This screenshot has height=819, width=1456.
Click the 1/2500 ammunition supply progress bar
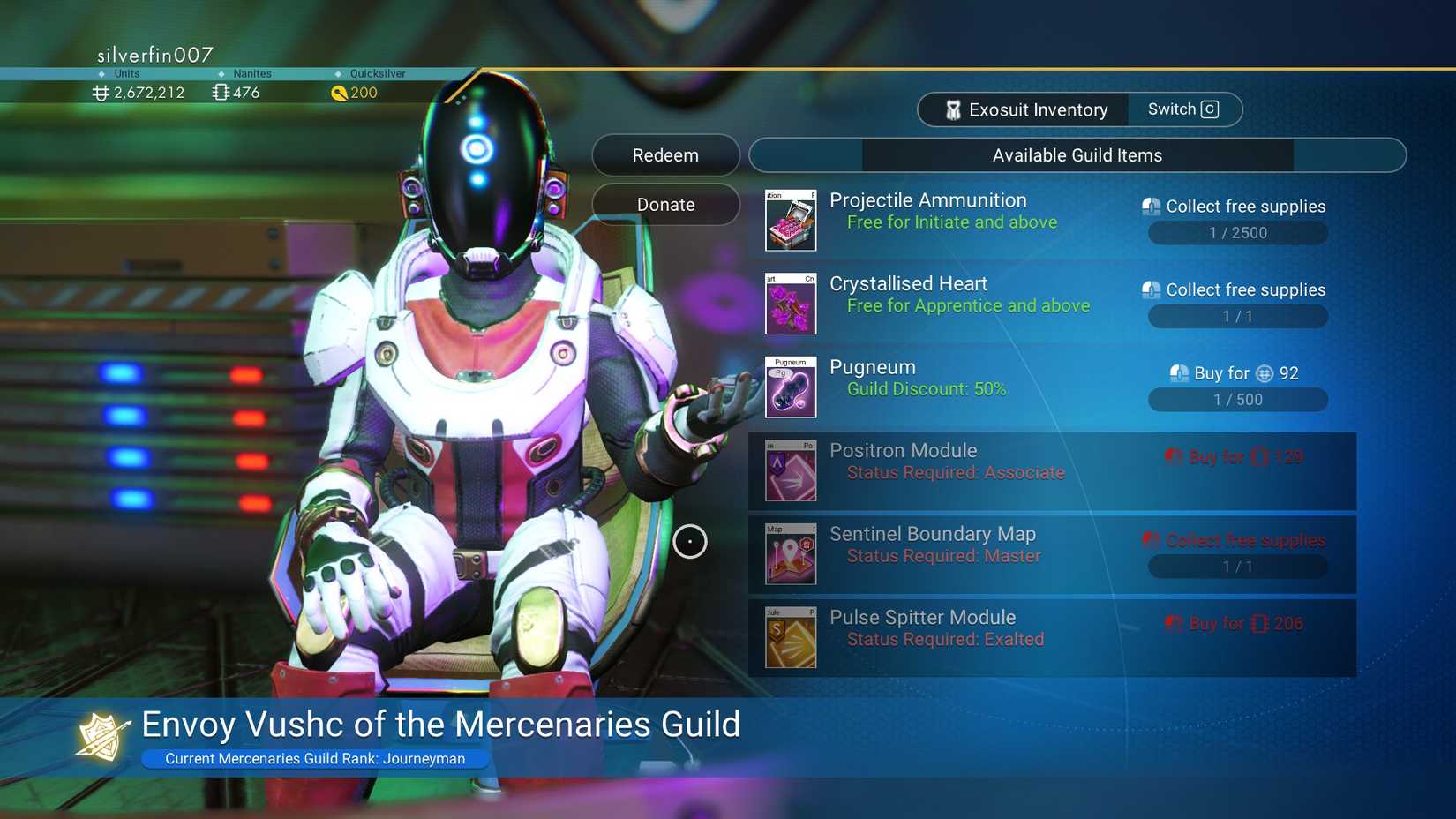[x=1237, y=232]
